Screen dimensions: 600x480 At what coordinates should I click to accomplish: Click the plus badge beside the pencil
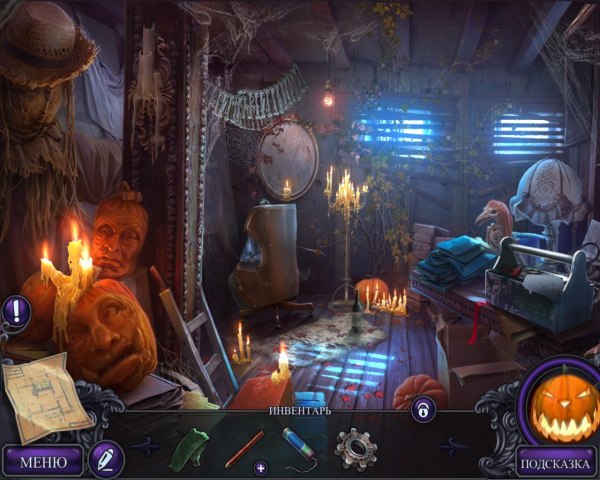261,467
